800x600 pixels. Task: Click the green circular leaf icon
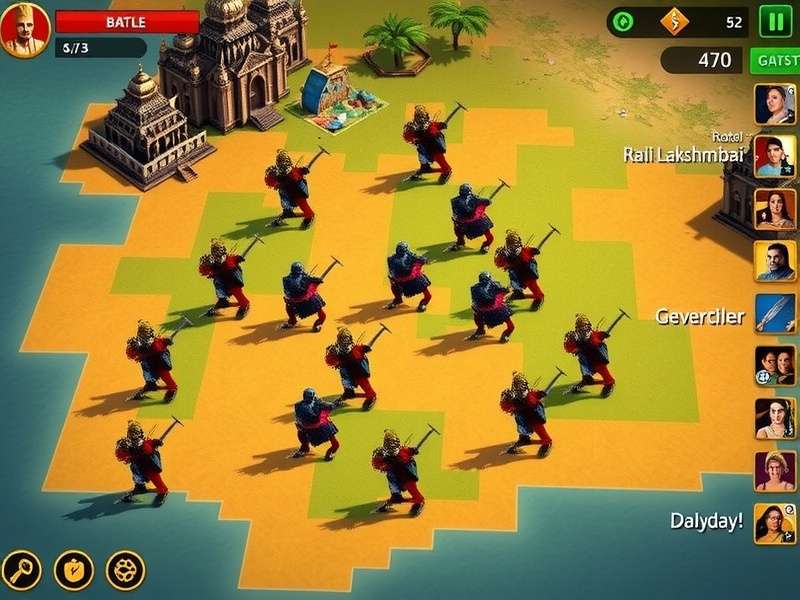(623, 22)
